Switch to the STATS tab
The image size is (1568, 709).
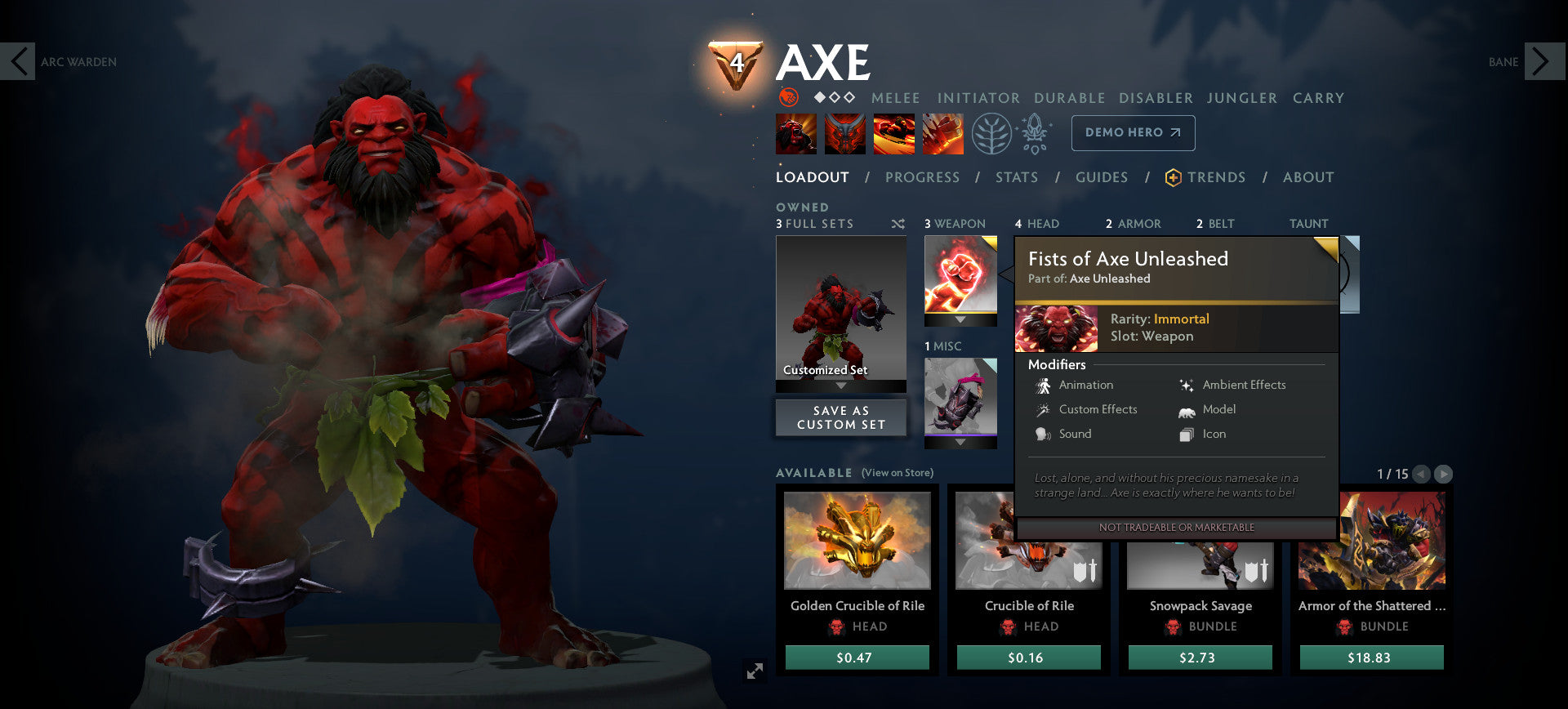(1016, 177)
